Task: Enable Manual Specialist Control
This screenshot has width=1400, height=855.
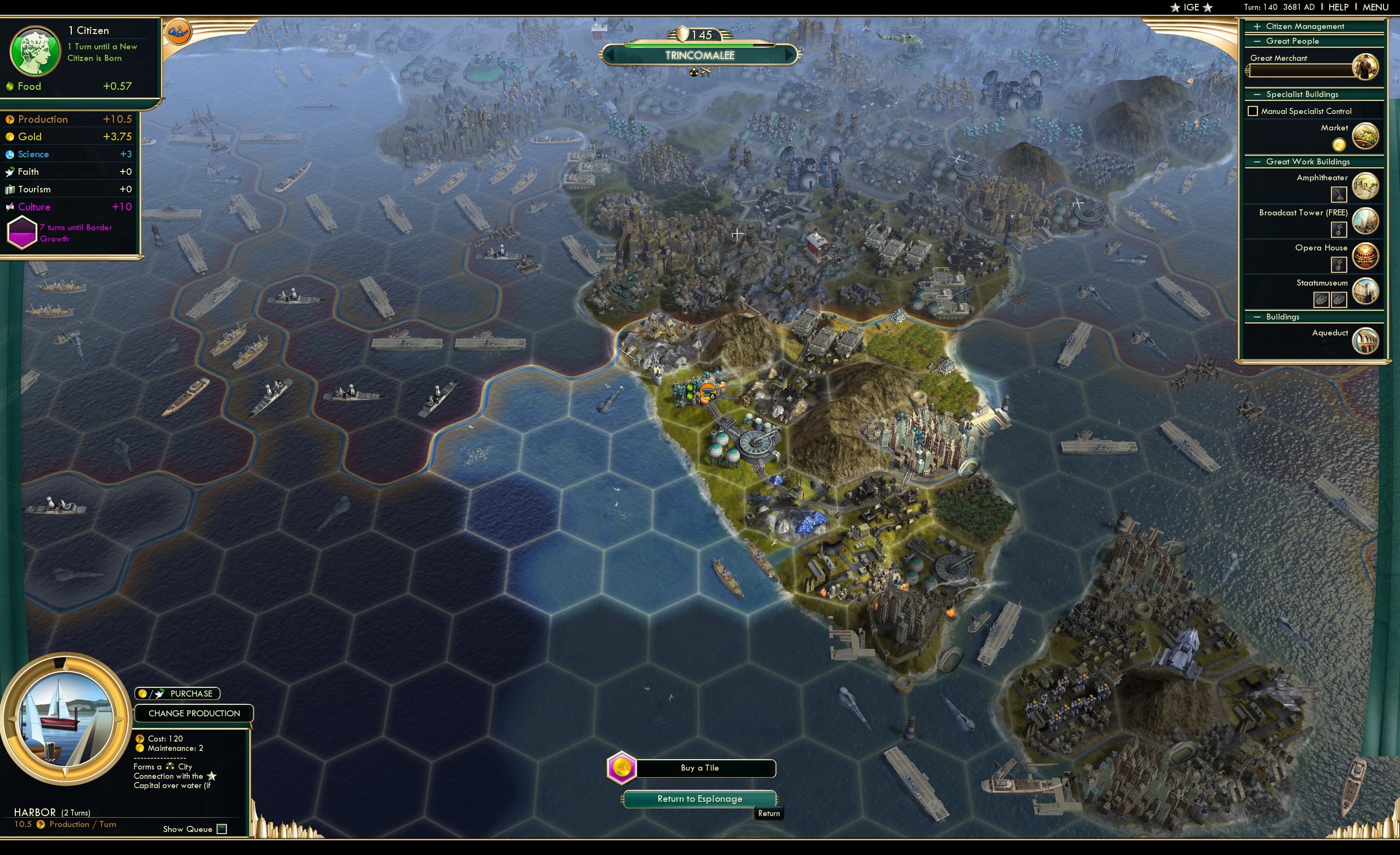Action: (x=1253, y=111)
